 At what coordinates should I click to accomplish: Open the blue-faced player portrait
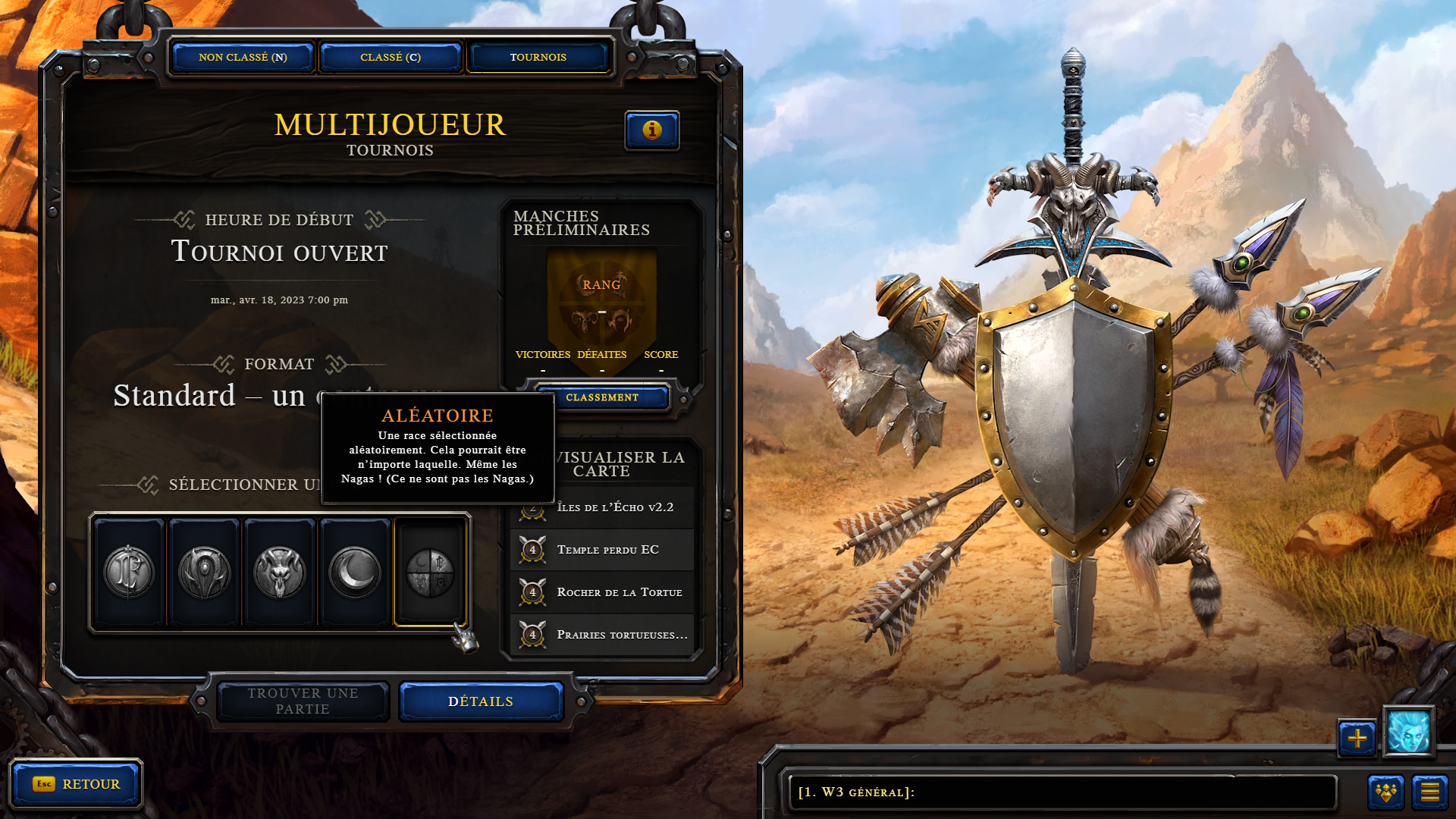(1408, 732)
